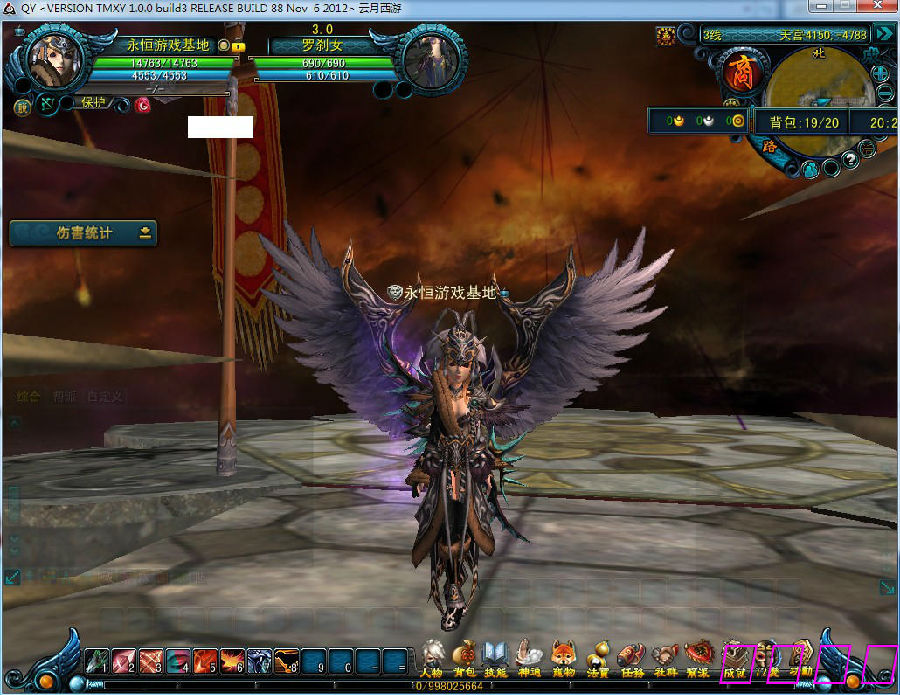Viewport: 900px width, 695px height.
Task: Open the 法宝 gourd treasure menu
Action: pyautogui.click(x=598, y=656)
